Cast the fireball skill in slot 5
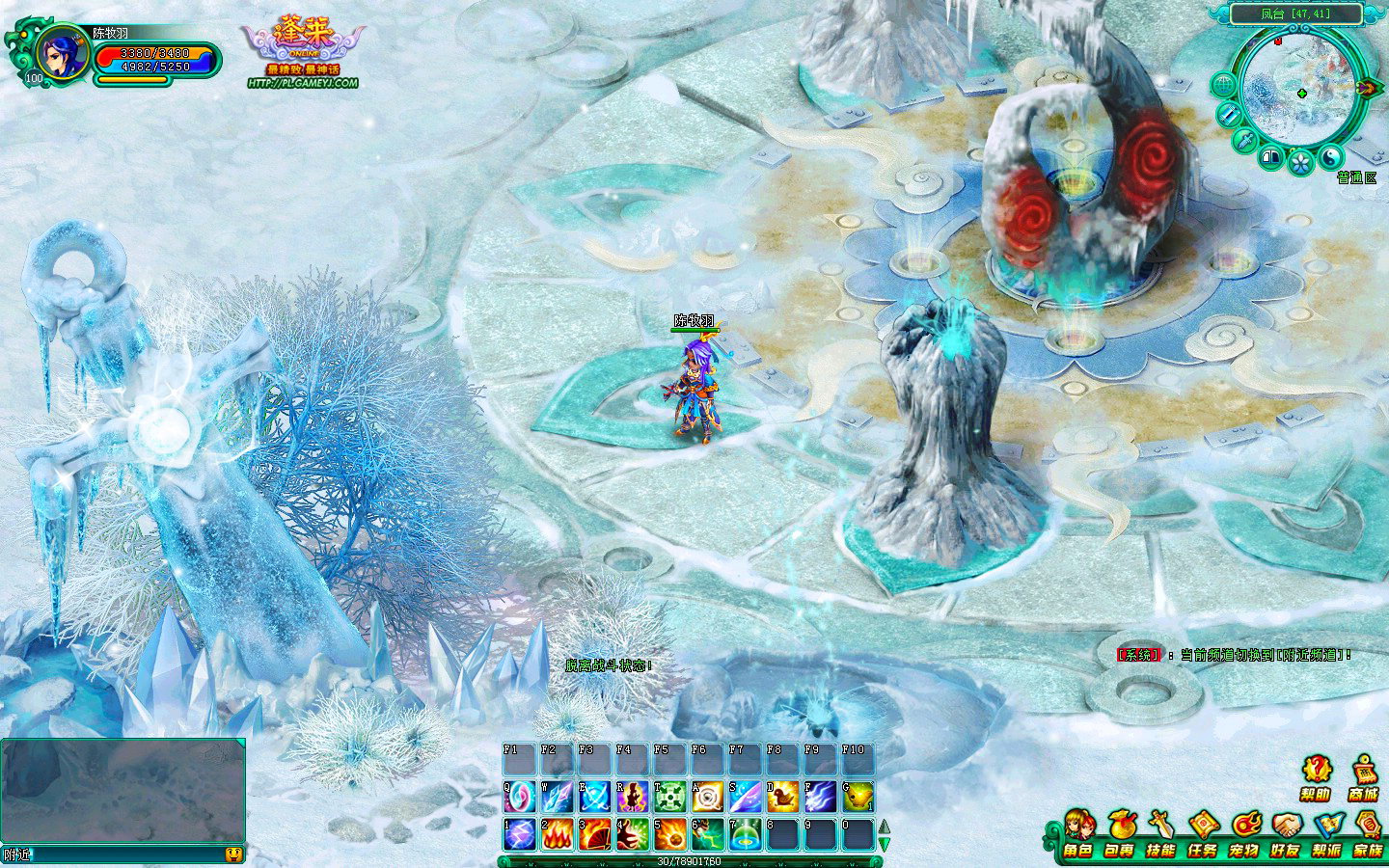The image size is (1389, 868). pyautogui.click(x=669, y=834)
